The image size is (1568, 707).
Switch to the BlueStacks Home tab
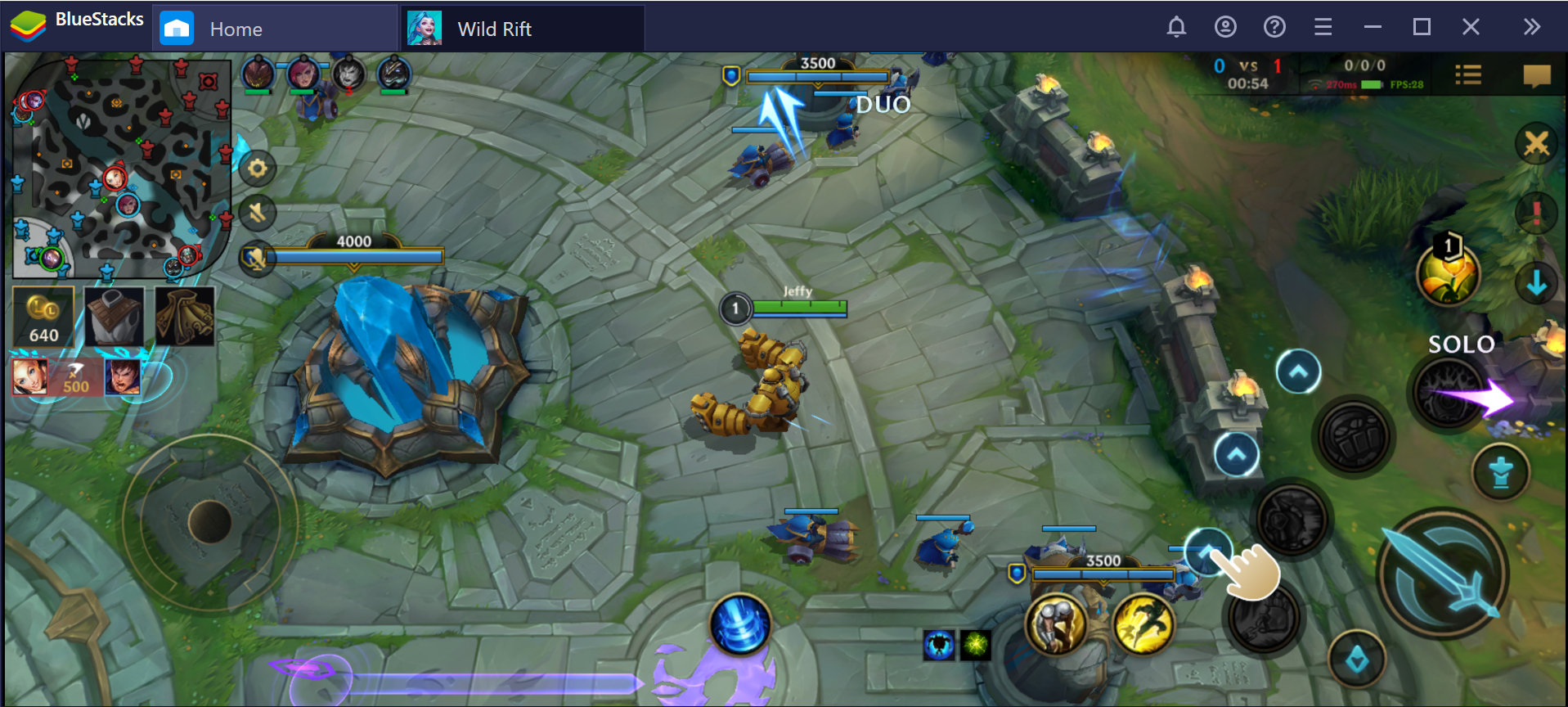pyautogui.click(x=236, y=29)
